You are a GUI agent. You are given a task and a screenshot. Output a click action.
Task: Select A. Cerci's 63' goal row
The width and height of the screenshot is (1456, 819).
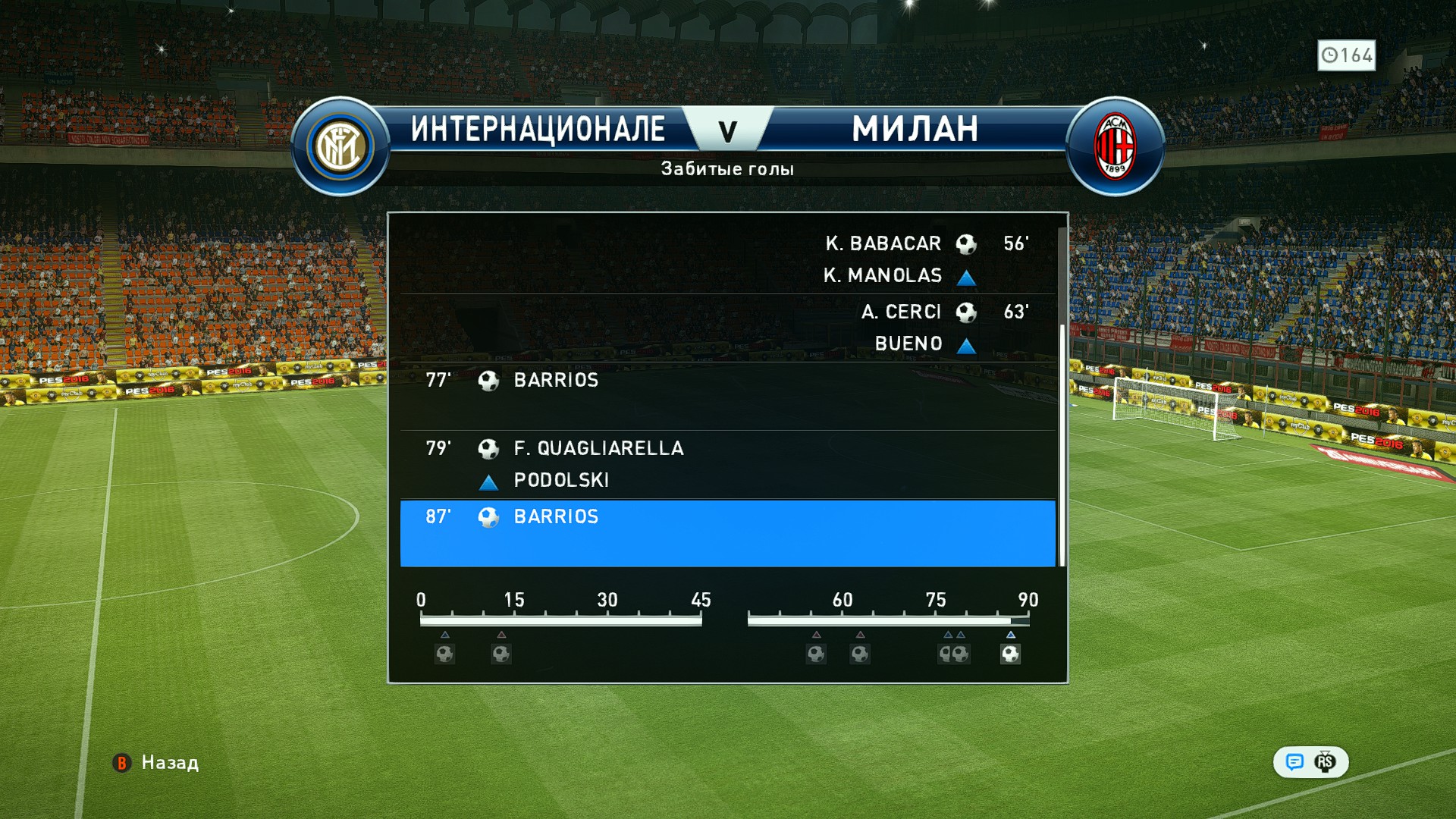728,327
